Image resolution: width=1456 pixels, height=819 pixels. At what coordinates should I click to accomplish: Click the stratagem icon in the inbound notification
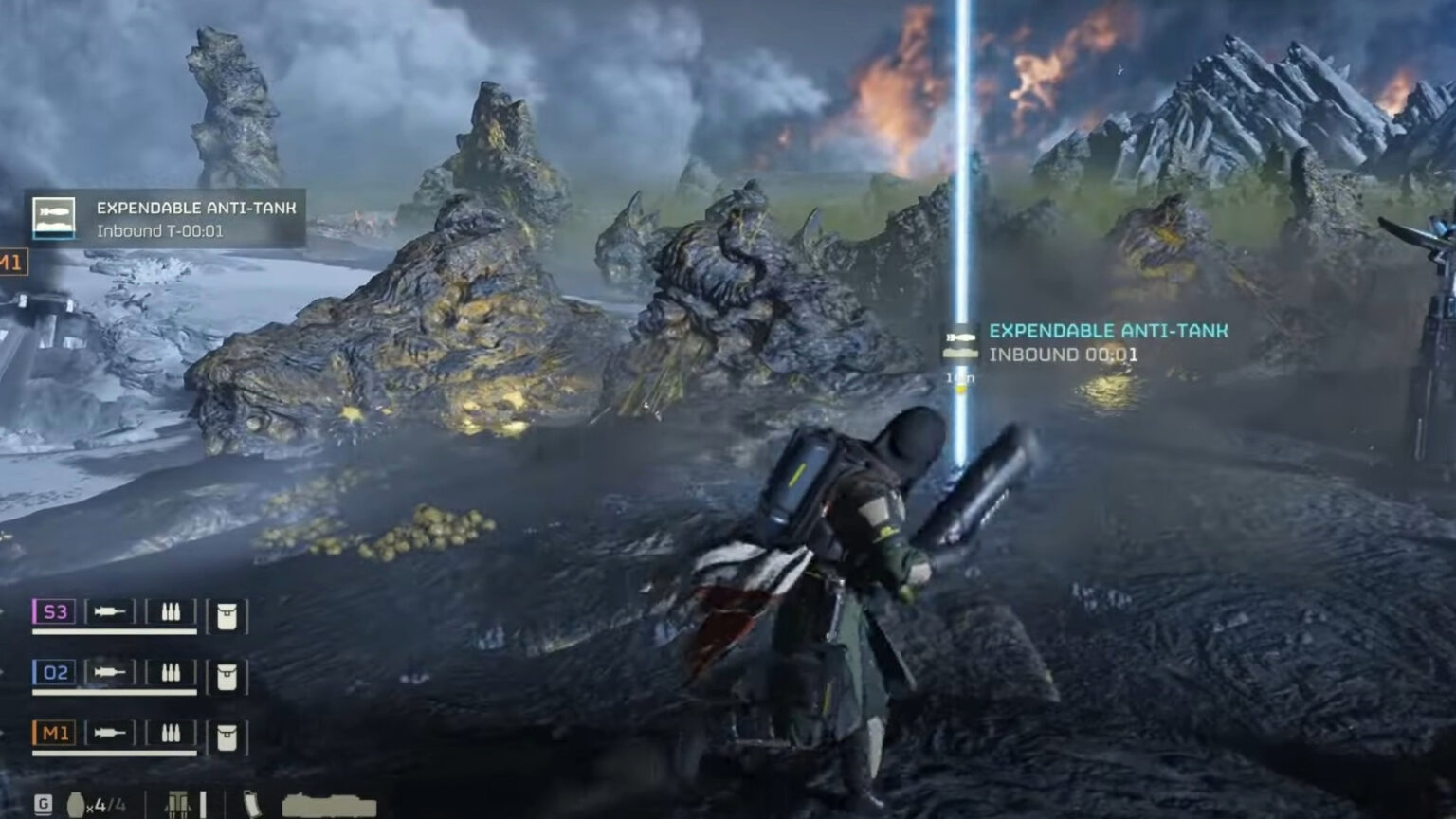(961, 343)
